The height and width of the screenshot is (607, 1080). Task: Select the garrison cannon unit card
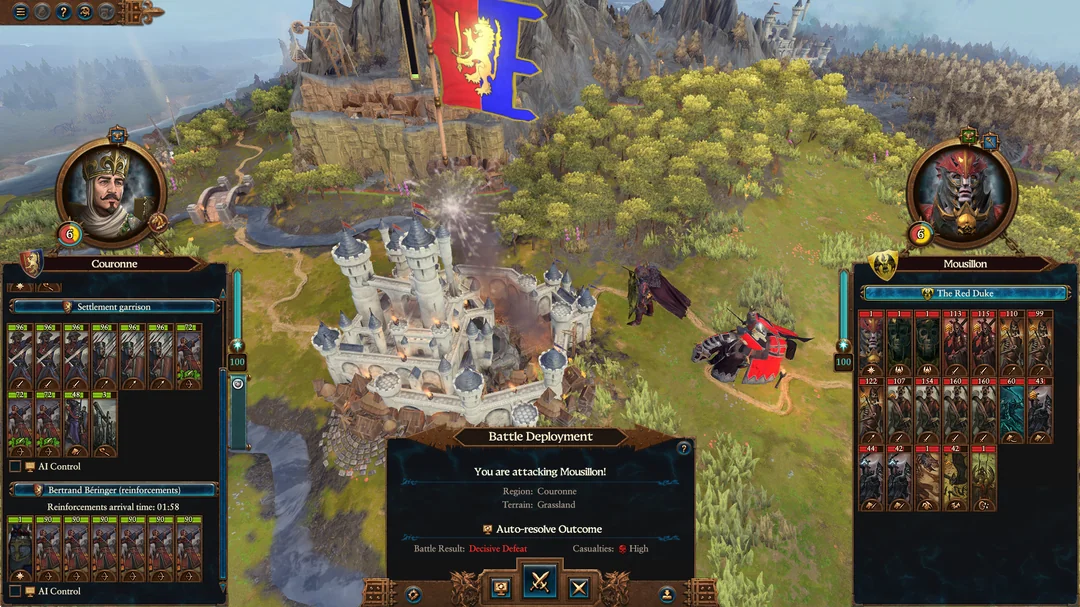click(x=104, y=423)
